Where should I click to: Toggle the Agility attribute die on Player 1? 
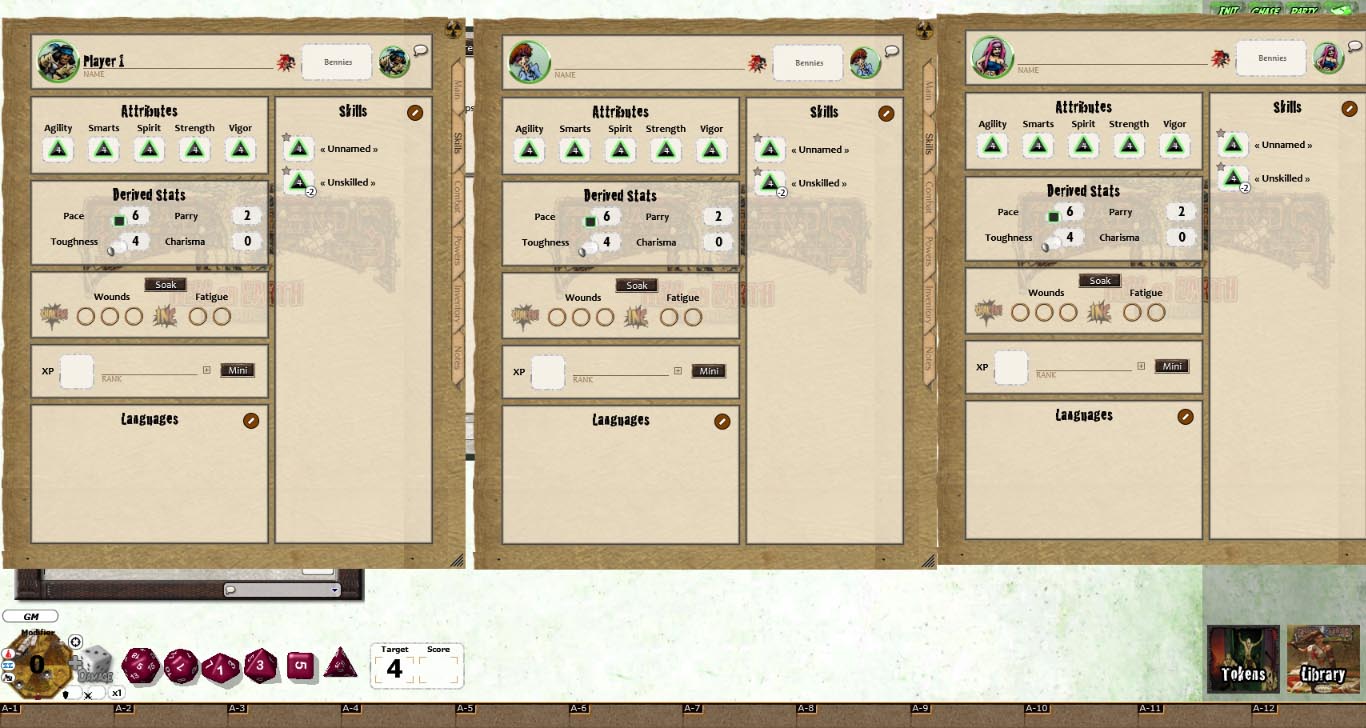click(57, 148)
